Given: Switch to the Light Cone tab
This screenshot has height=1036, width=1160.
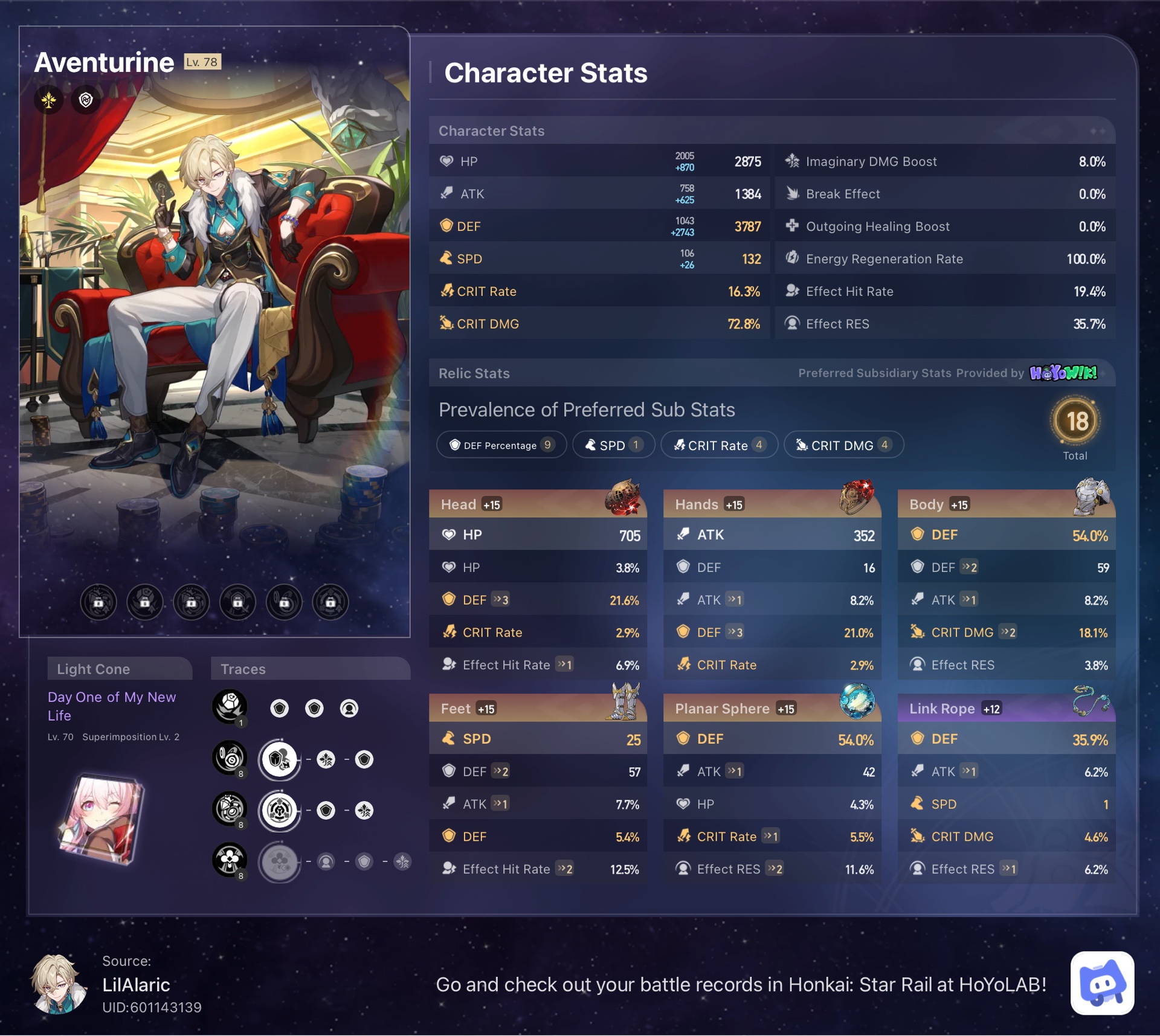Looking at the screenshot, I should [x=94, y=669].
